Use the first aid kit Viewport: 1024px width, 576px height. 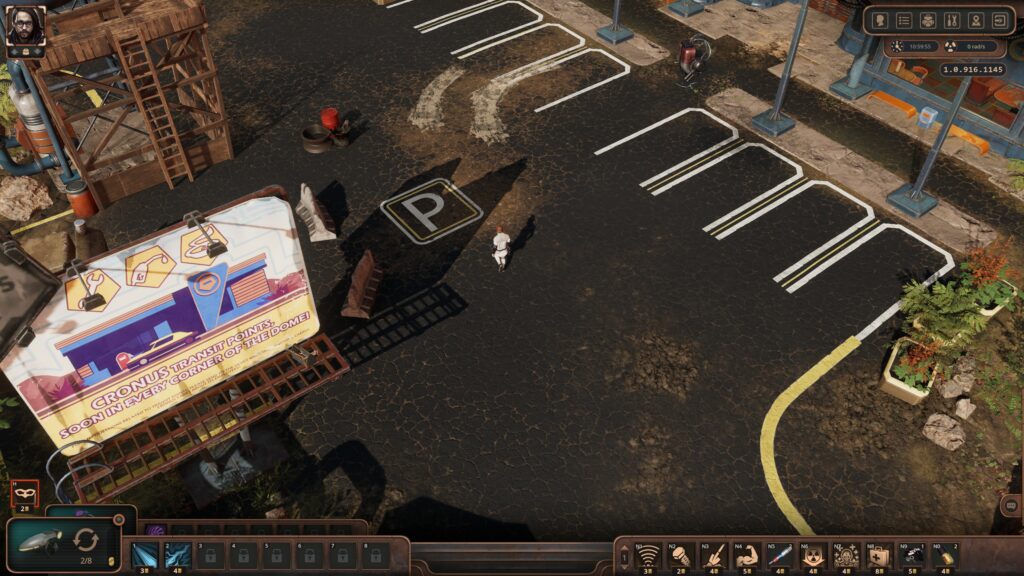[x=877, y=555]
